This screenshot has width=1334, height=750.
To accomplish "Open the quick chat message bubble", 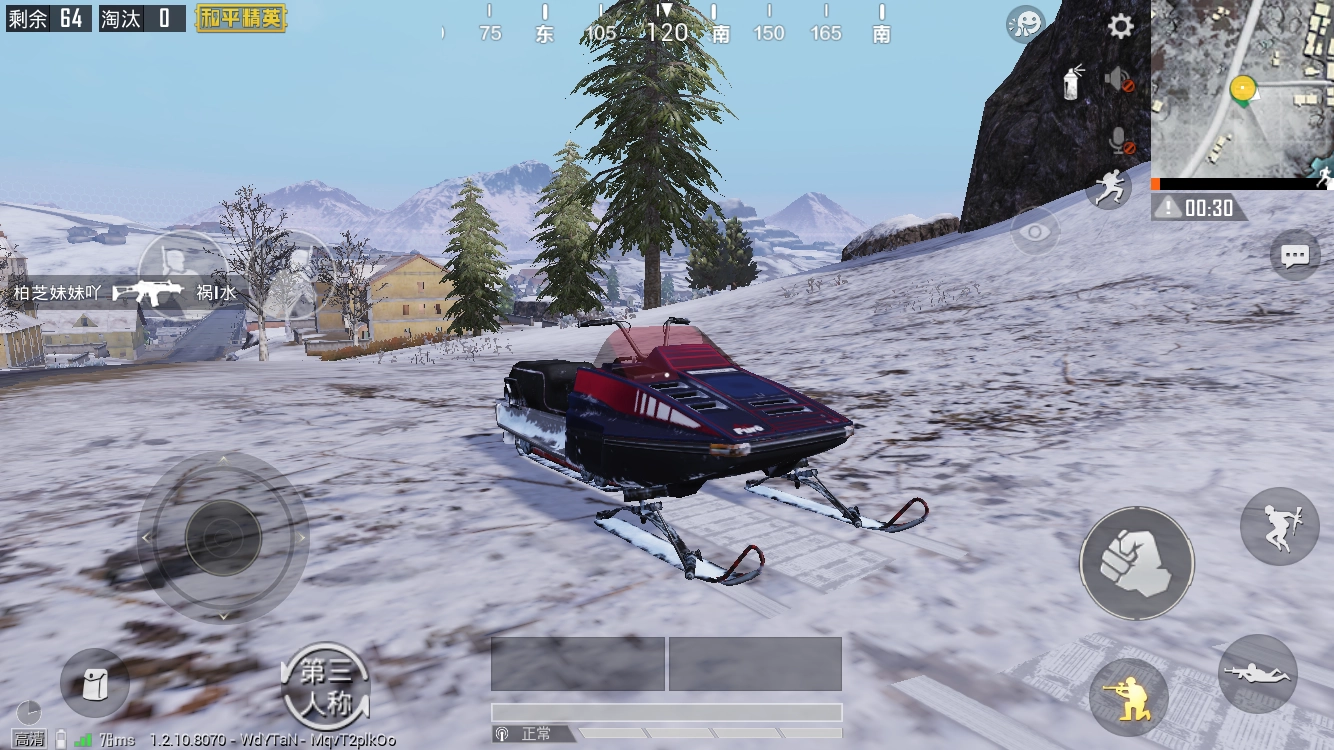I will (x=1295, y=256).
